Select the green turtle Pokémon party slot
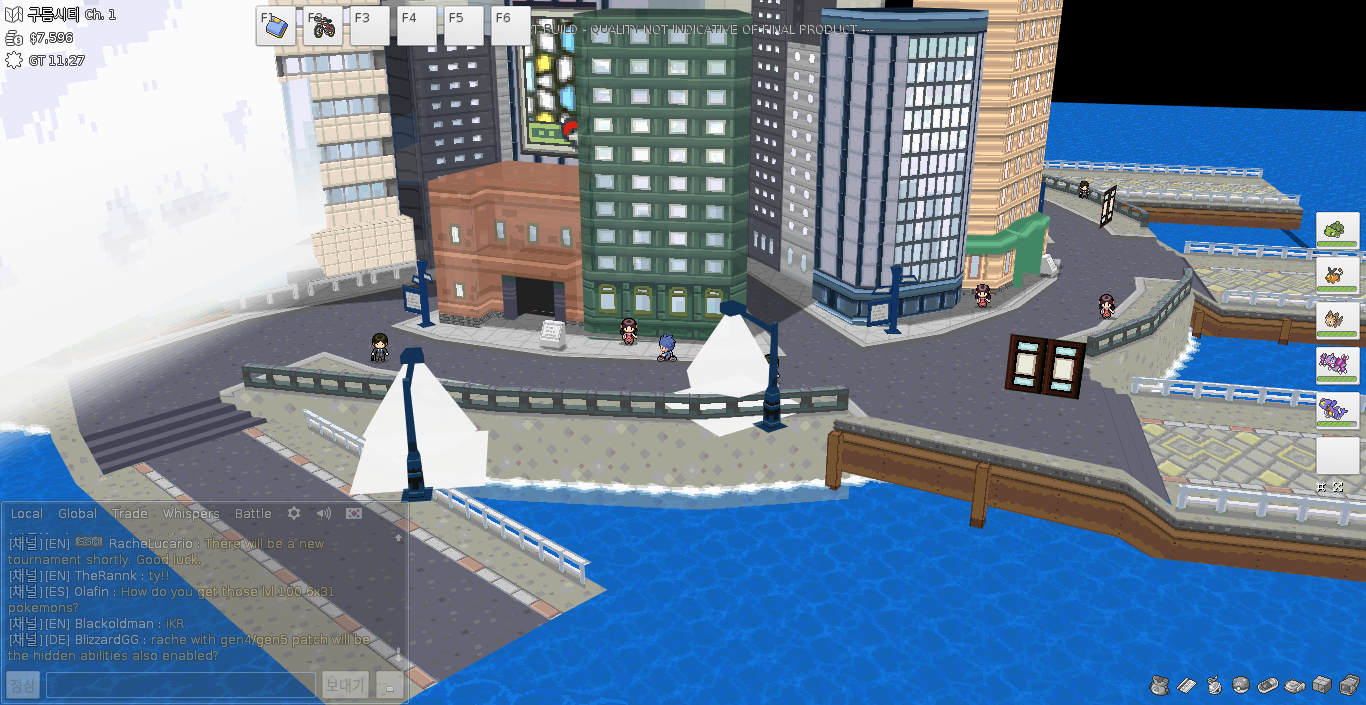The height and width of the screenshot is (705, 1366). pyautogui.click(x=1337, y=231)
